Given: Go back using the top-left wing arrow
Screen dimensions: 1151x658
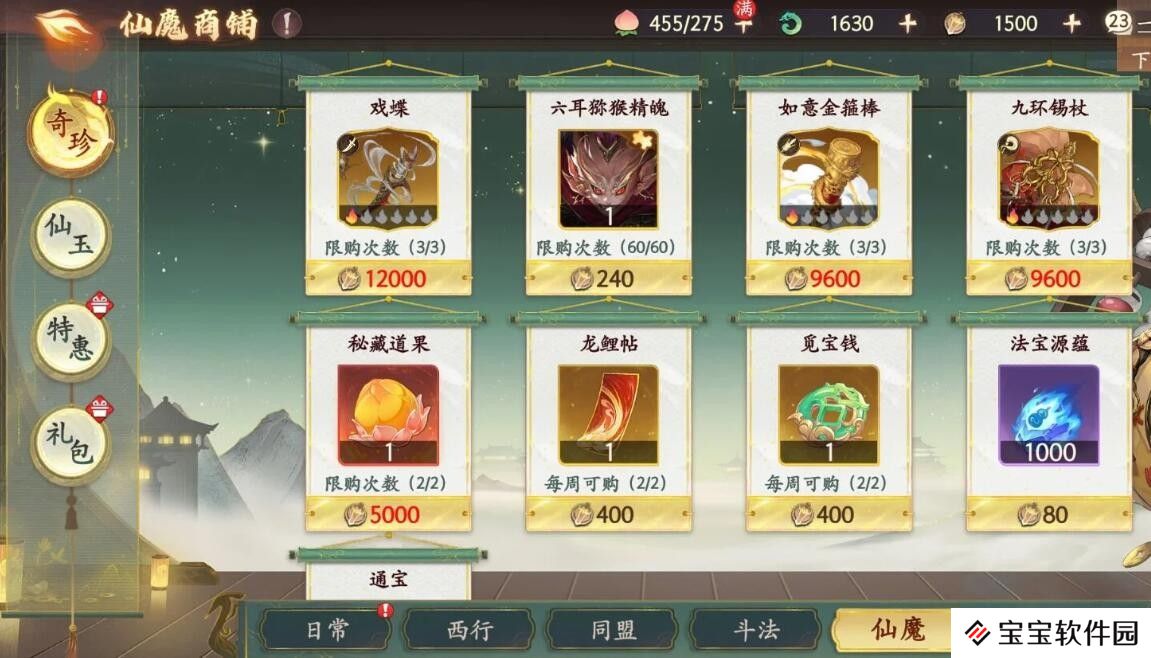Looking at the screenshot, I should pos(63,26).
